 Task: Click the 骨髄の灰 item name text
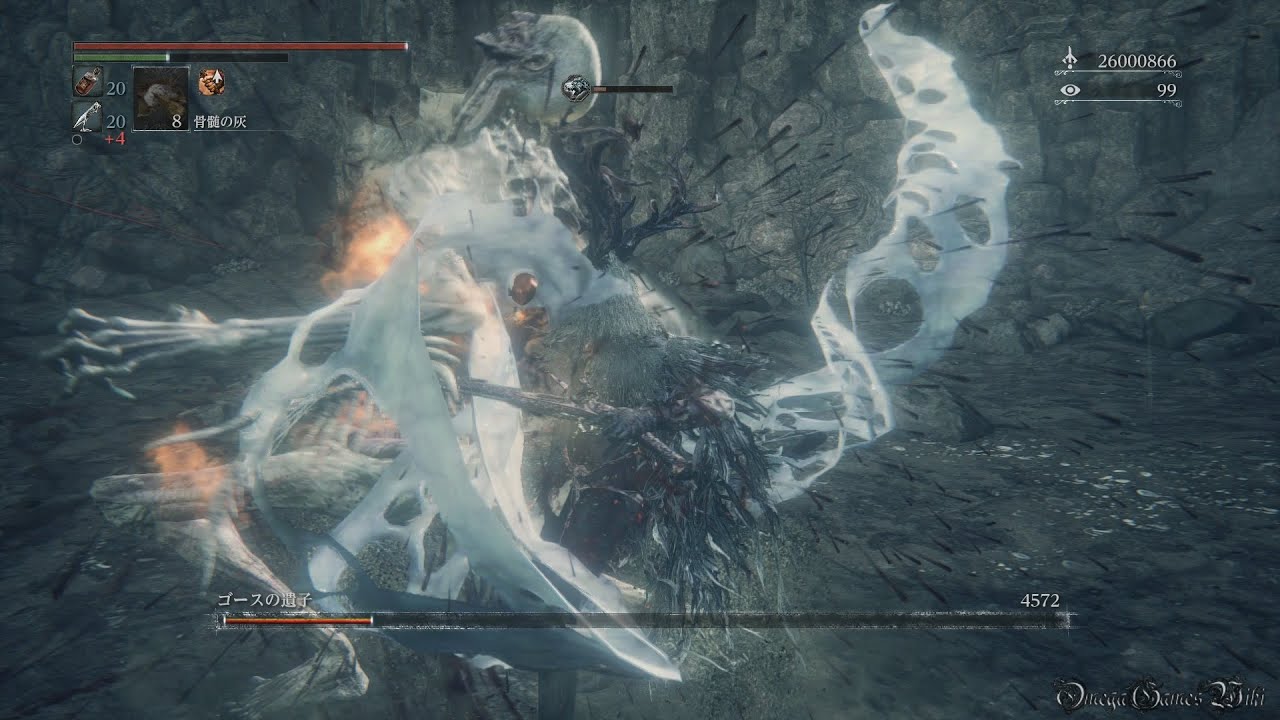click(x=220, y=120)
